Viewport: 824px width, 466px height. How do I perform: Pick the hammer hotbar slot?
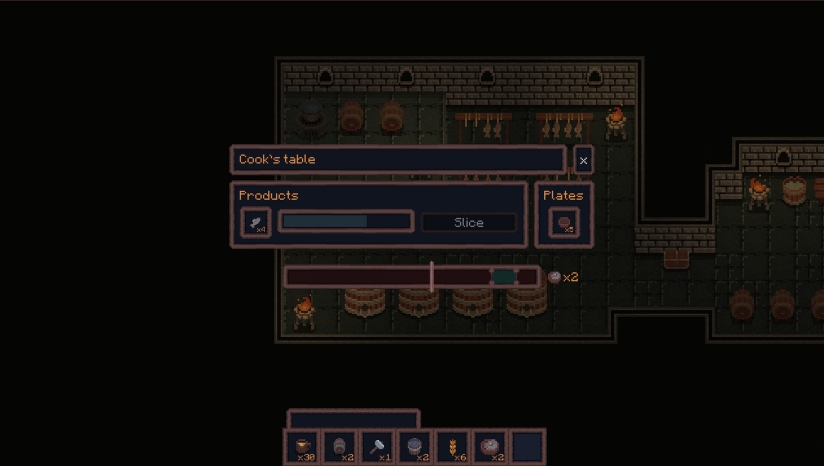pyautogui.click(x=378, y=447)
